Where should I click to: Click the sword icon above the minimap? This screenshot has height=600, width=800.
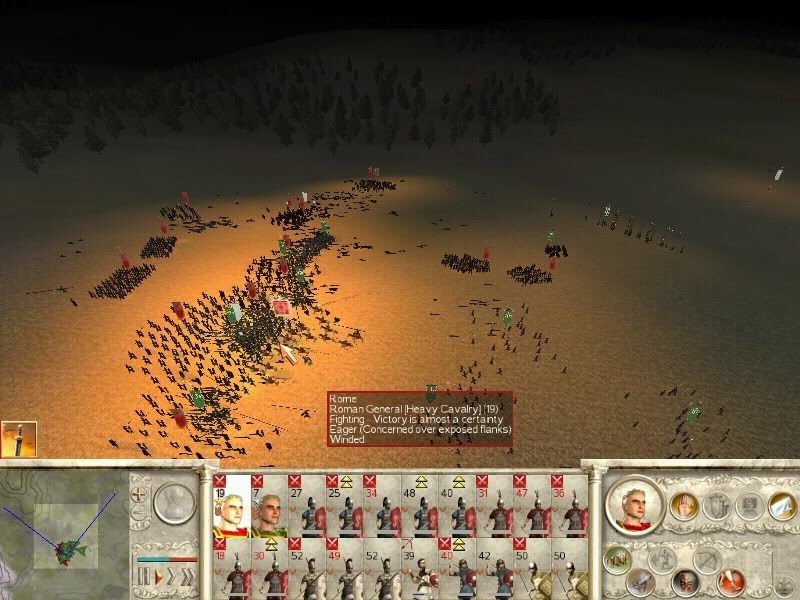pos(18,440)
